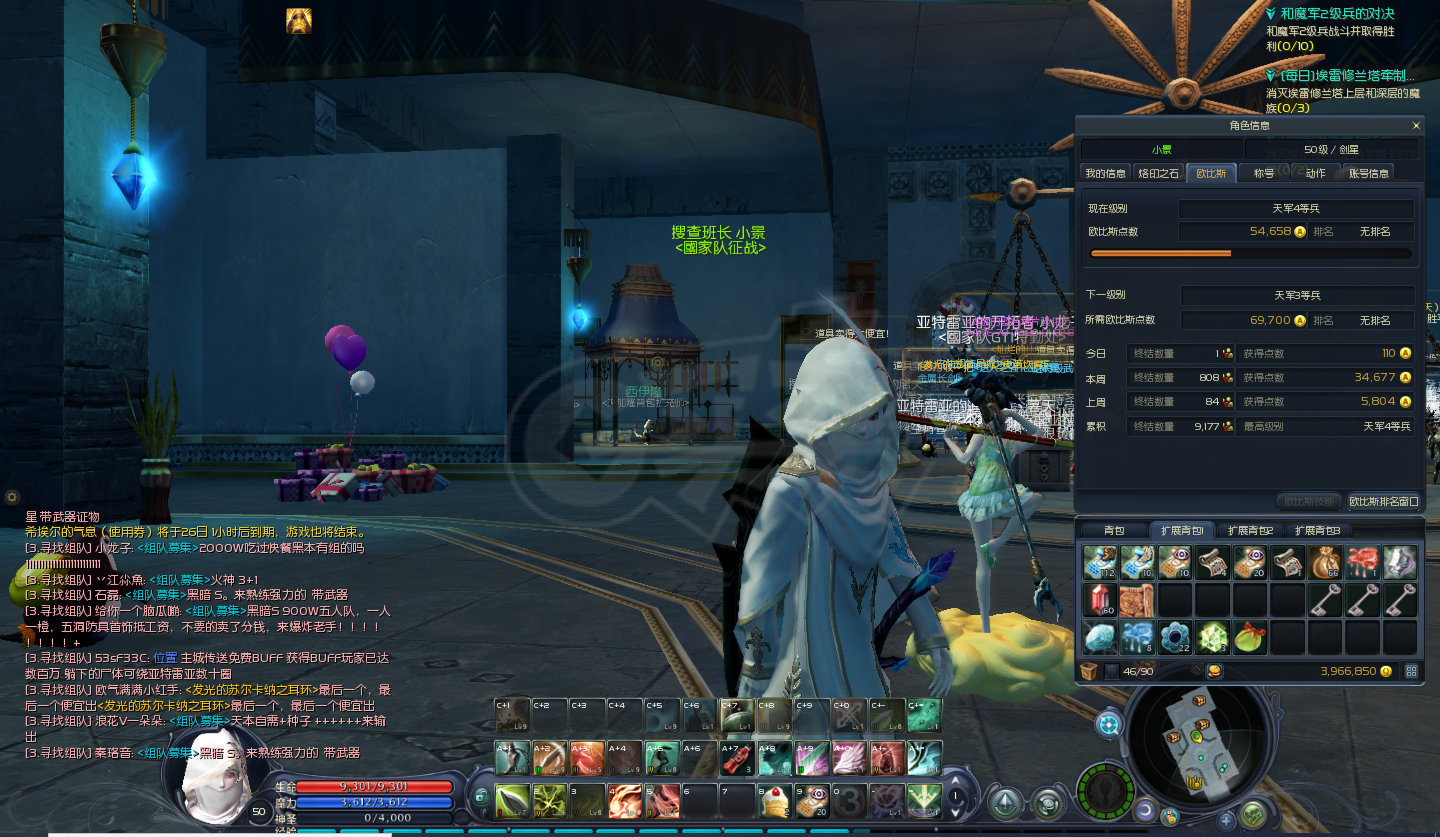Select the brown money bag item
Screen dimensions: 1440x837
click(1326, 563)
